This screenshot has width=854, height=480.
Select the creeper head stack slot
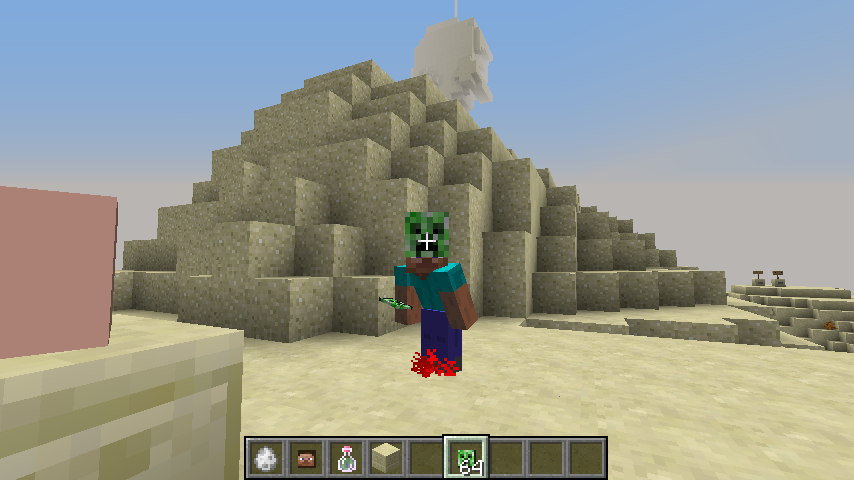[466, 458]
